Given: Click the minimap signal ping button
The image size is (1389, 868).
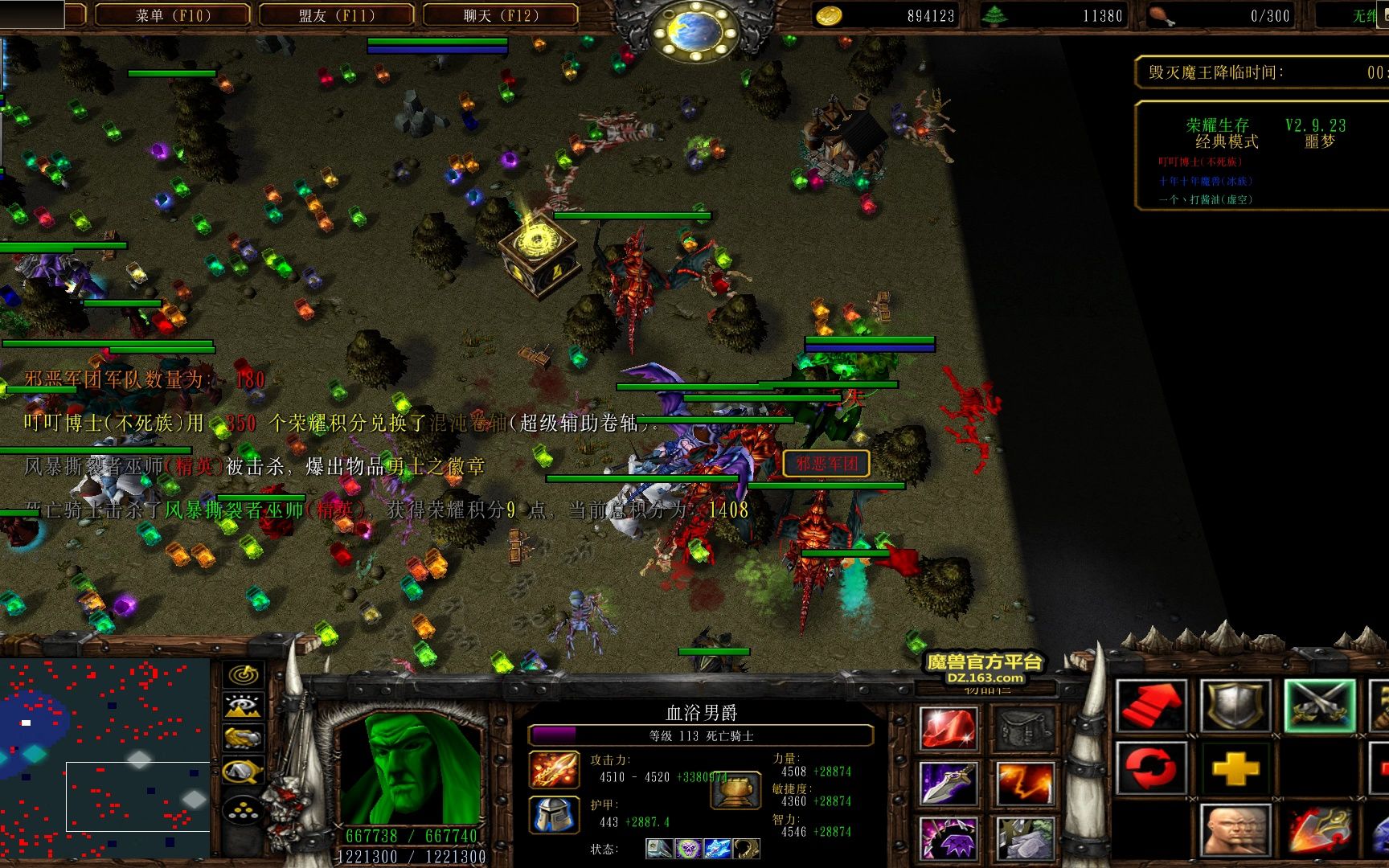Looking at the screenshot, I should [x=243, y=675].
